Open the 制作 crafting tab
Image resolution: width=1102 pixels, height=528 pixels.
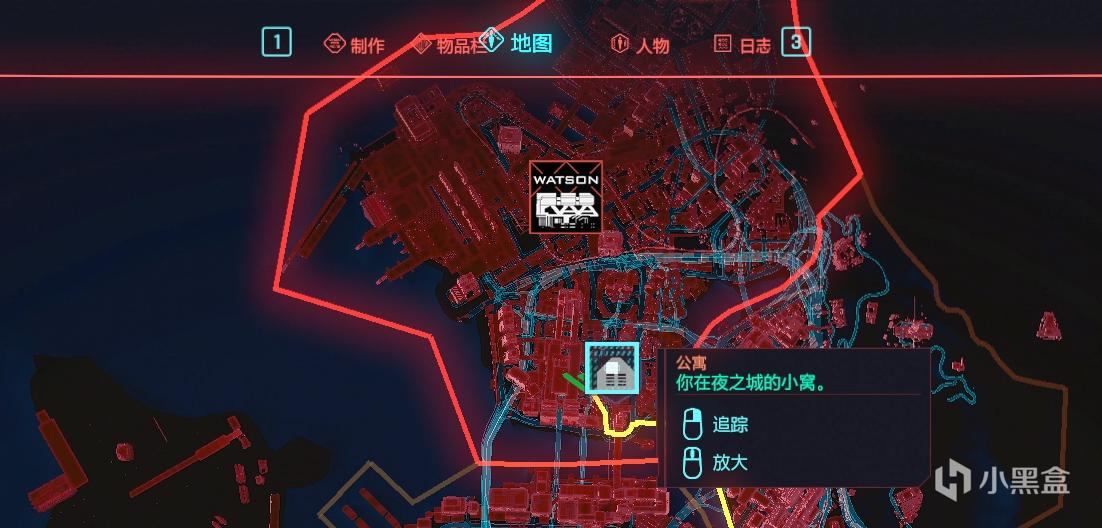pyautogui.click(x=355, y=45)
